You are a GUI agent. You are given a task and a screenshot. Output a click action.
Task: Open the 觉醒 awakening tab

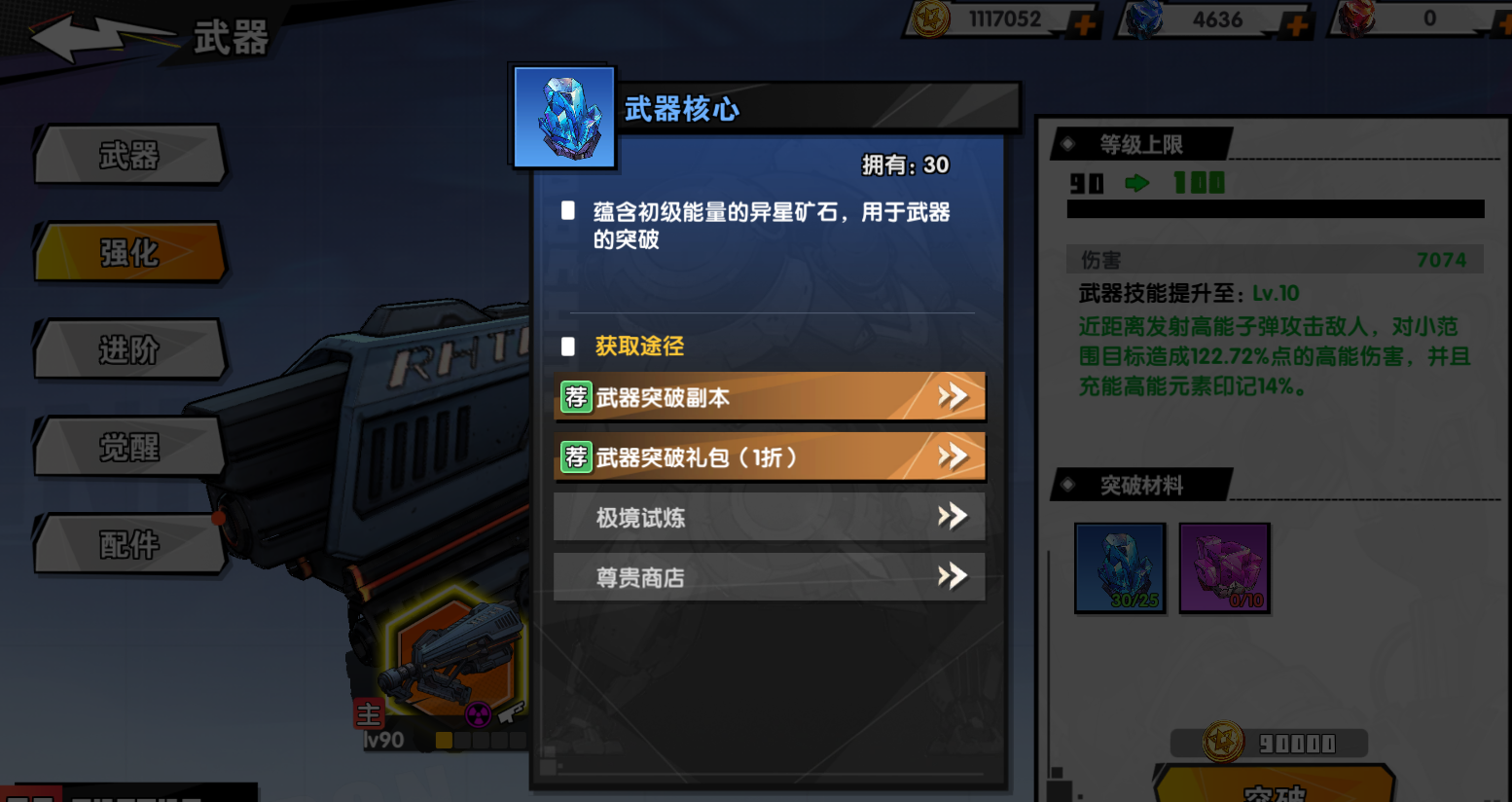pos(127,447)
